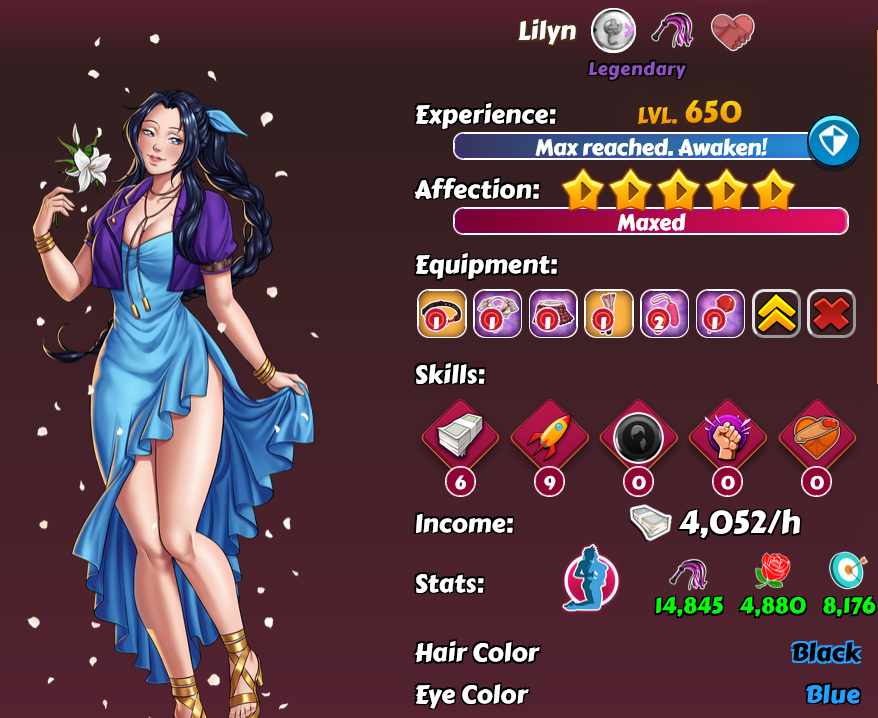Click the blue Awaken shield button

(833, 143)
